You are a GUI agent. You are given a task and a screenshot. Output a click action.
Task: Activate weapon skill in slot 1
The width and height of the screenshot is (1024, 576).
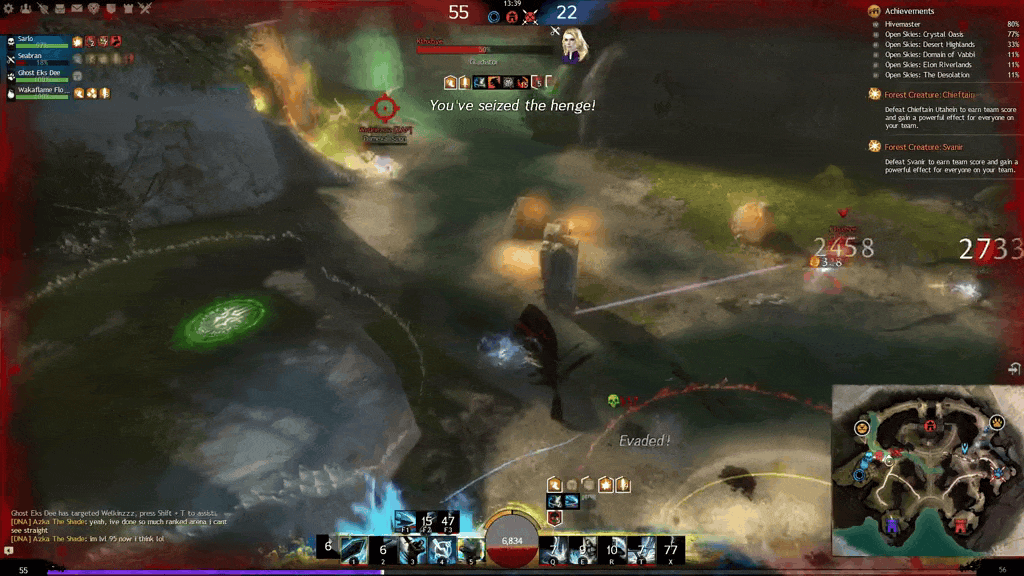354,549
